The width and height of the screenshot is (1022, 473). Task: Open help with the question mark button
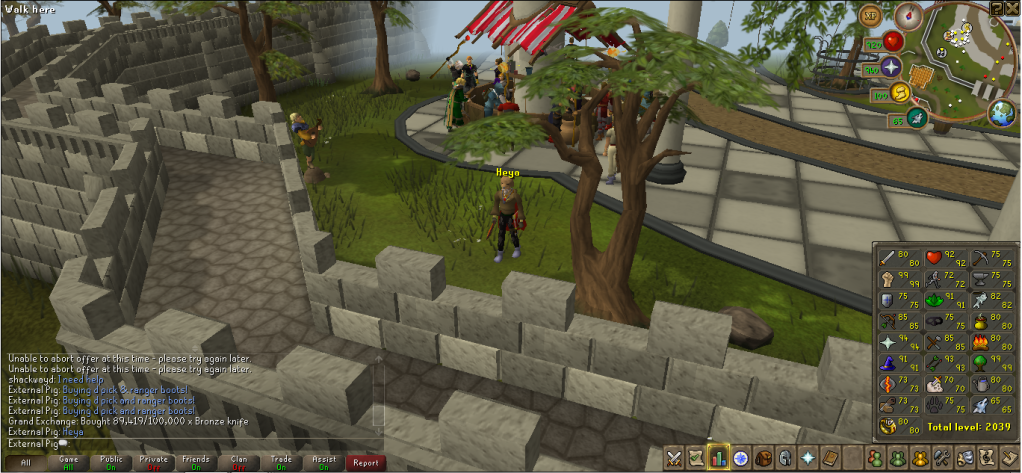(996, 7)
